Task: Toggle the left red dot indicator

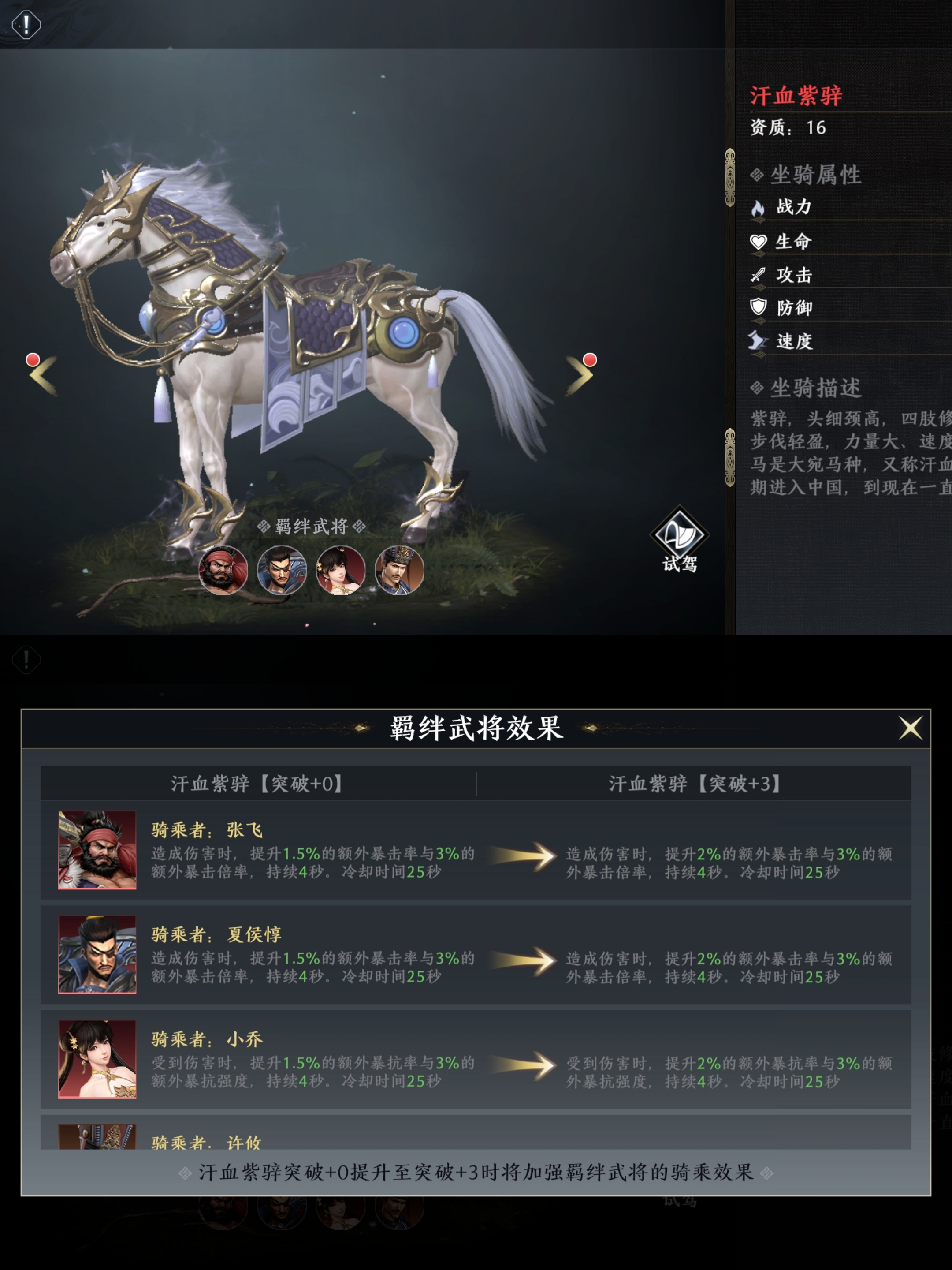Action: point(32,360)
